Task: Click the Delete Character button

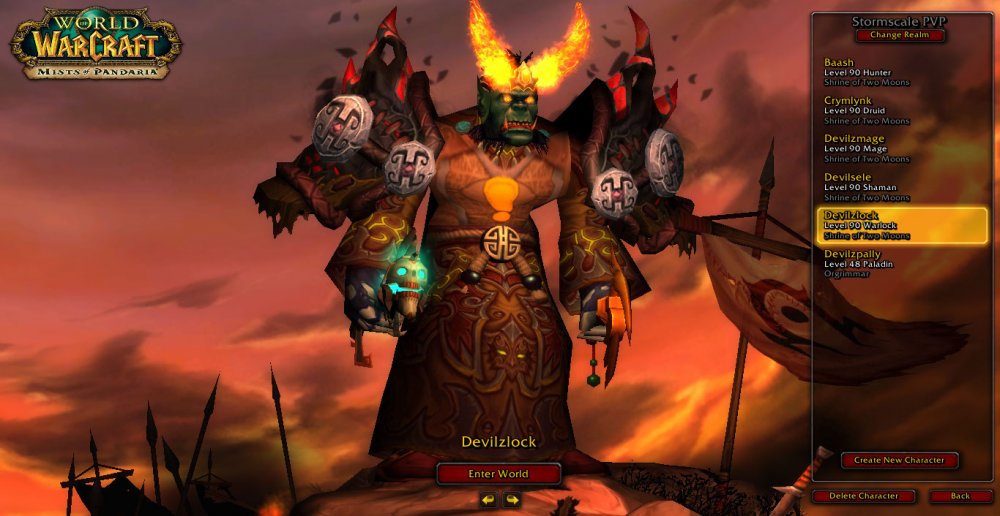Action: tap(862, 496)
